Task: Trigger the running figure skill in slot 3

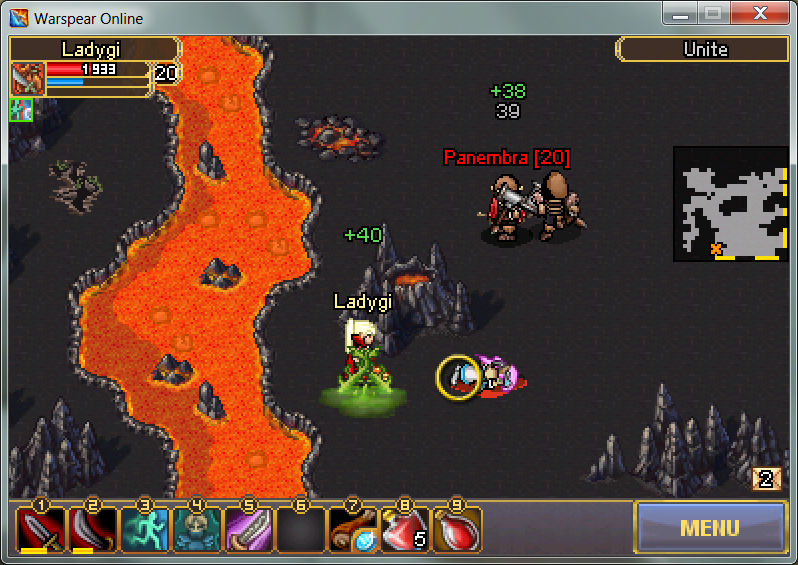Action: pos(145,530)
